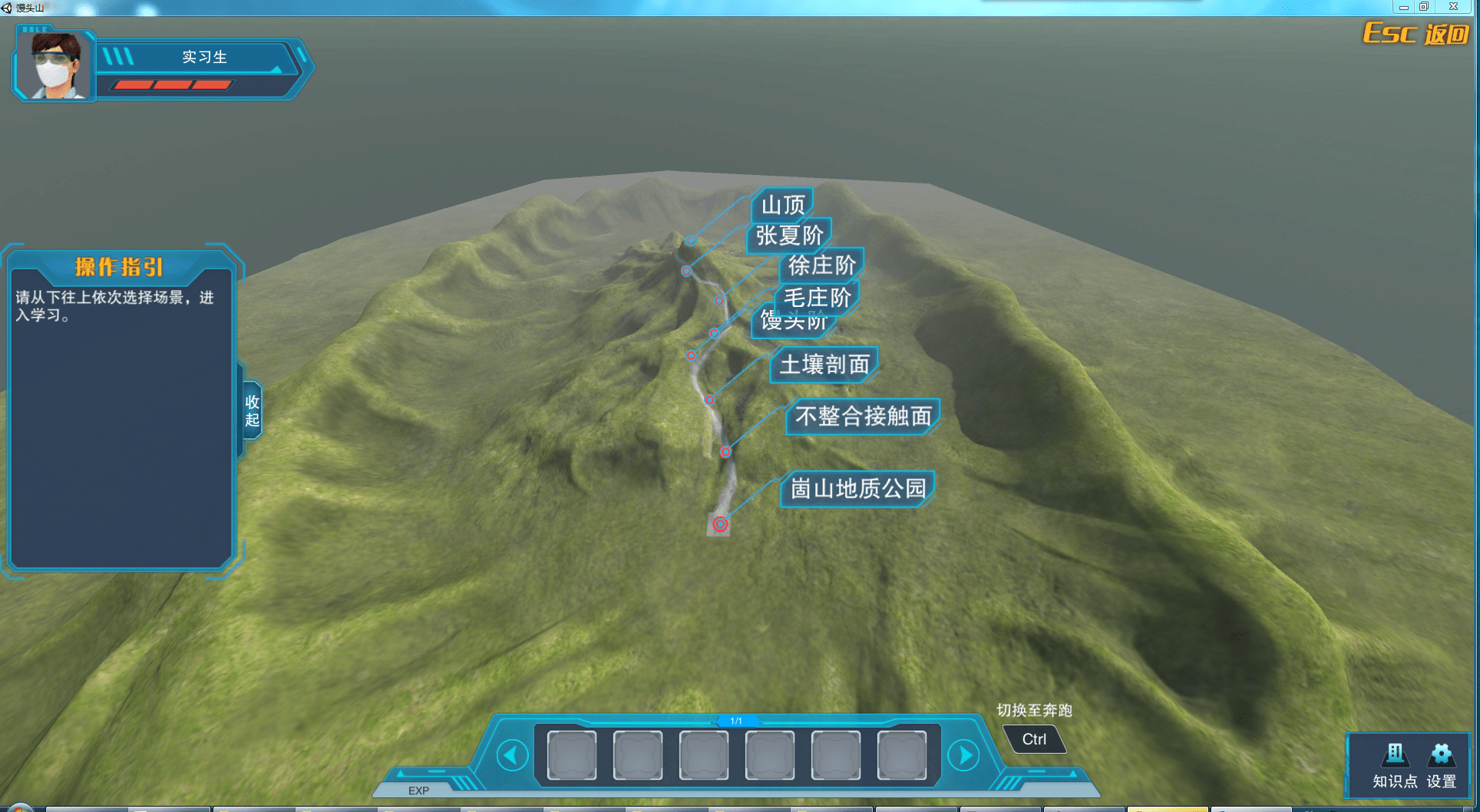Select the 山顶 summit marker
The height and width of the screenshot is (812, 1480).
(x=781, y=203)
